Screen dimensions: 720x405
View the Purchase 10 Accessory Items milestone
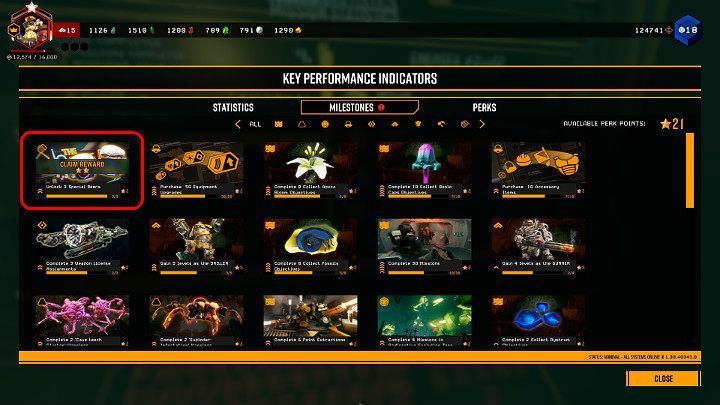[538, 169]
